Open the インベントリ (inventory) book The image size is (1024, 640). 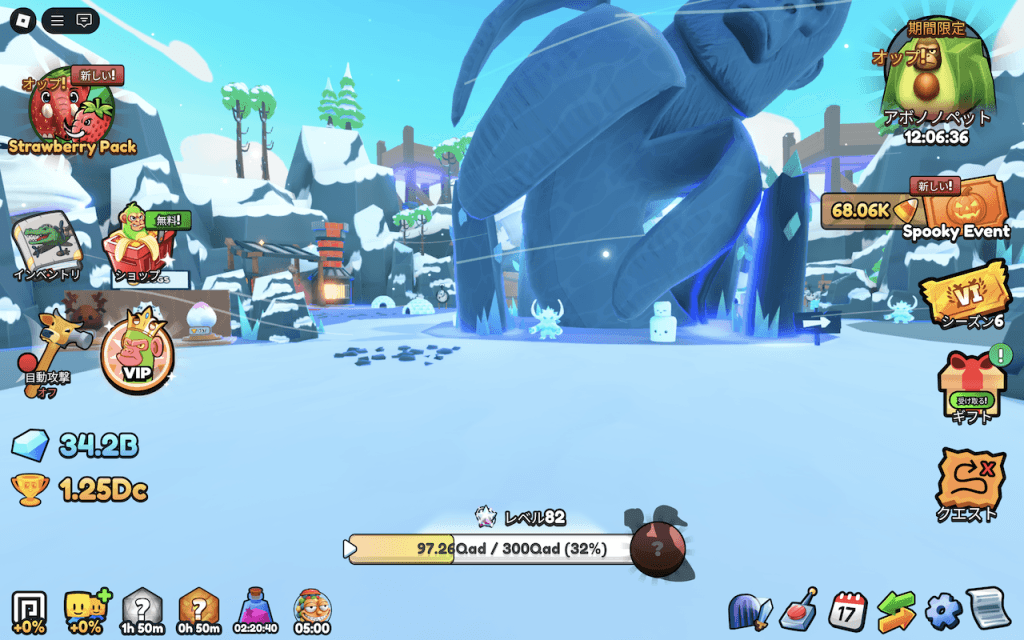(46, 245)
